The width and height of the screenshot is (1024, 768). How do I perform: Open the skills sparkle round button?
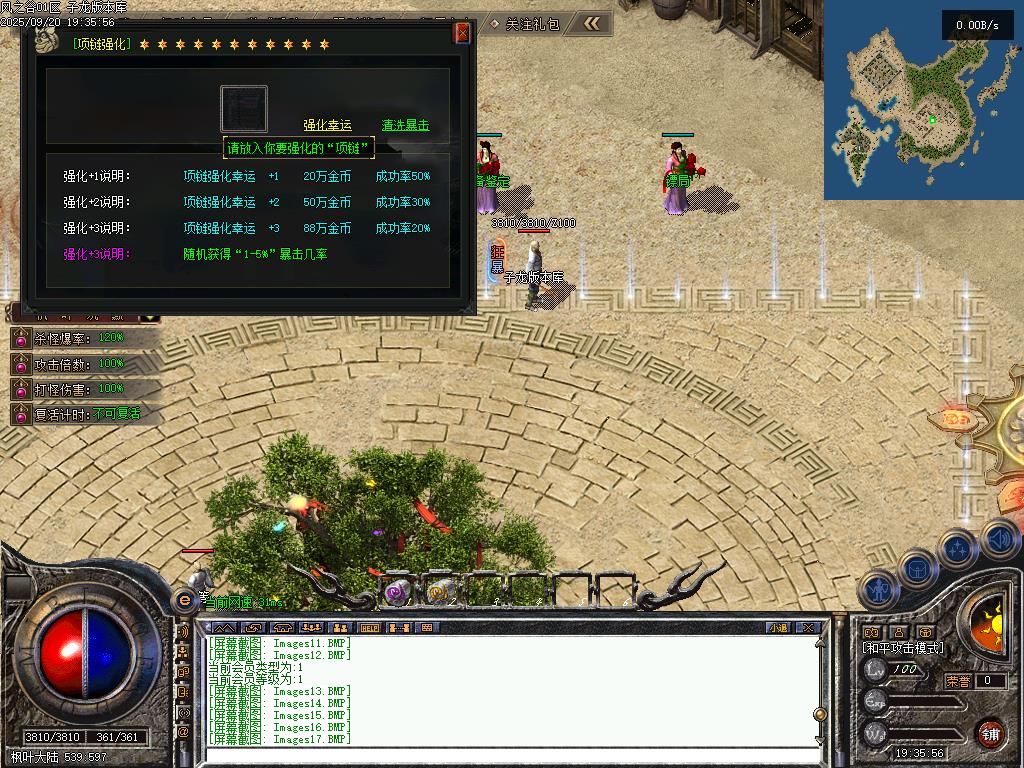[958, 550]
